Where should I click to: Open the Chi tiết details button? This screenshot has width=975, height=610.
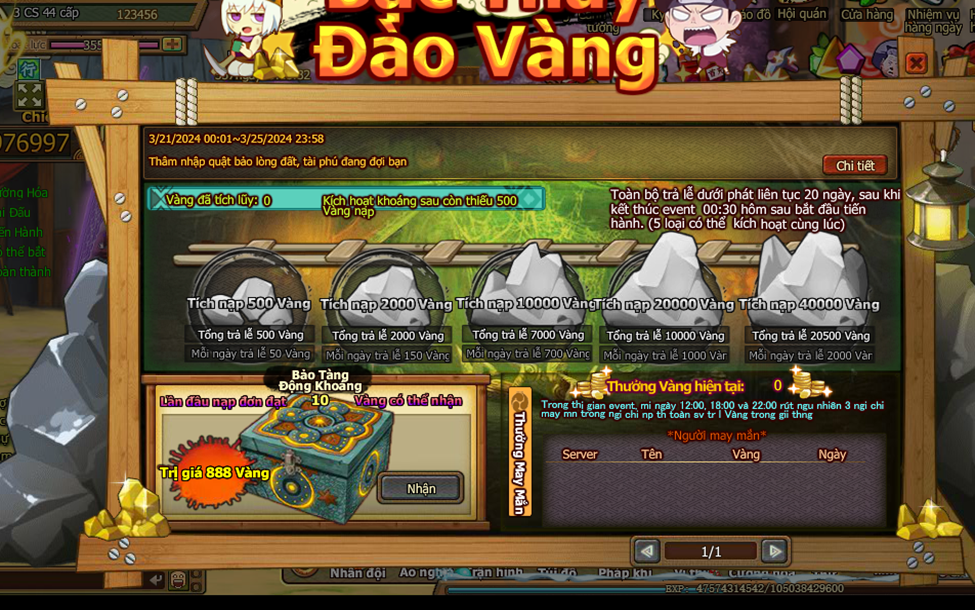[855, 166]
